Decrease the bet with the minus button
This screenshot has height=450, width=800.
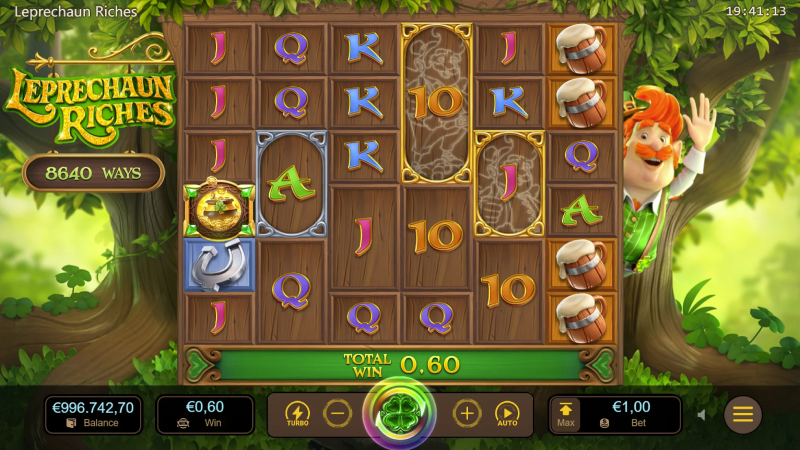[339, 413]
